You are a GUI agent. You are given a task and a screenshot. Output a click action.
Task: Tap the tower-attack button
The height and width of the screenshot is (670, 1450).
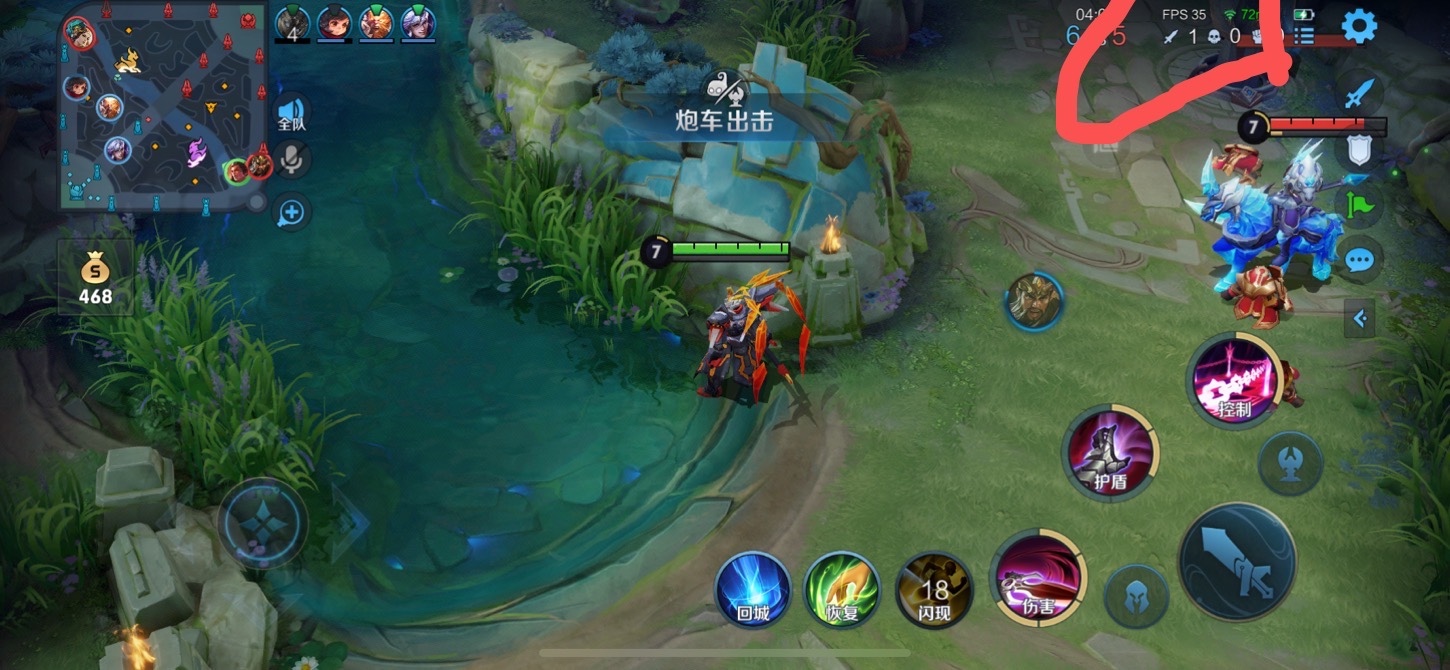point(1290,463)
